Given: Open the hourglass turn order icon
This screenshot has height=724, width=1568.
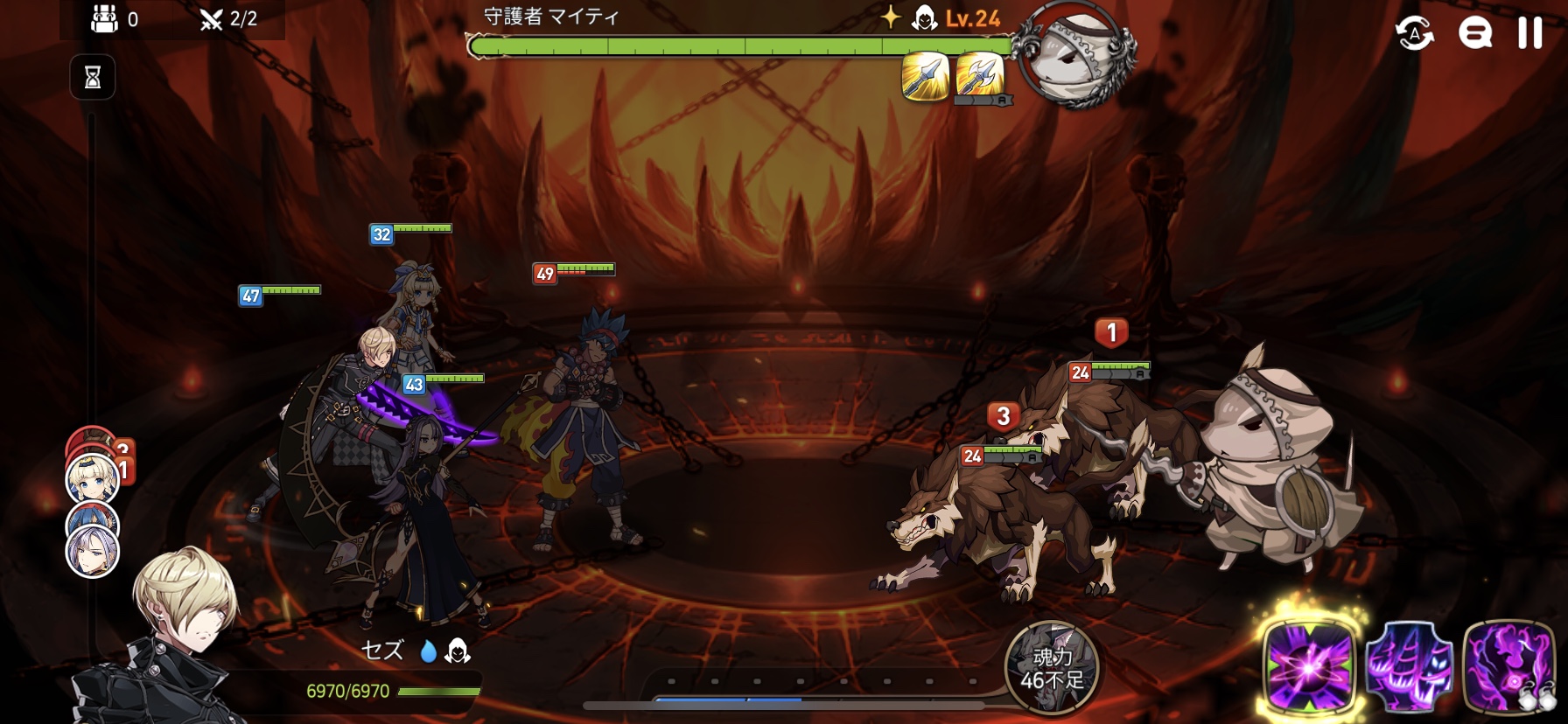Looking at the screenshot, I should [93, 78].
